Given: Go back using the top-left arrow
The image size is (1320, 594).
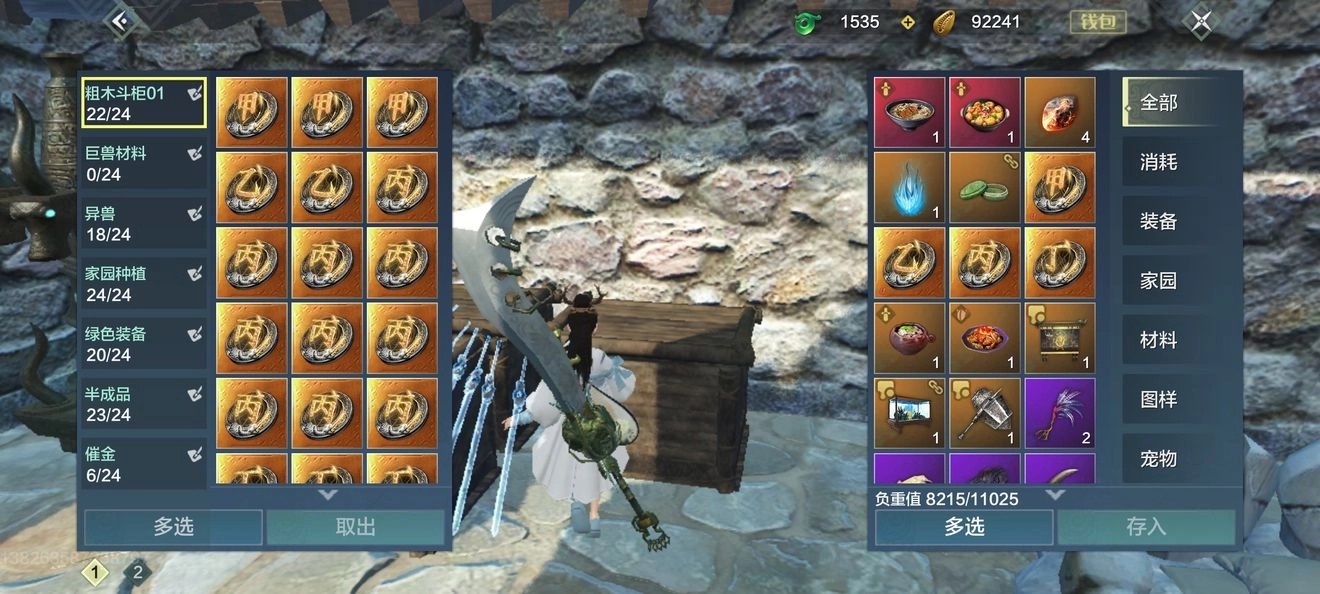Looking at the screenshot, I should (x=121, y=21).
